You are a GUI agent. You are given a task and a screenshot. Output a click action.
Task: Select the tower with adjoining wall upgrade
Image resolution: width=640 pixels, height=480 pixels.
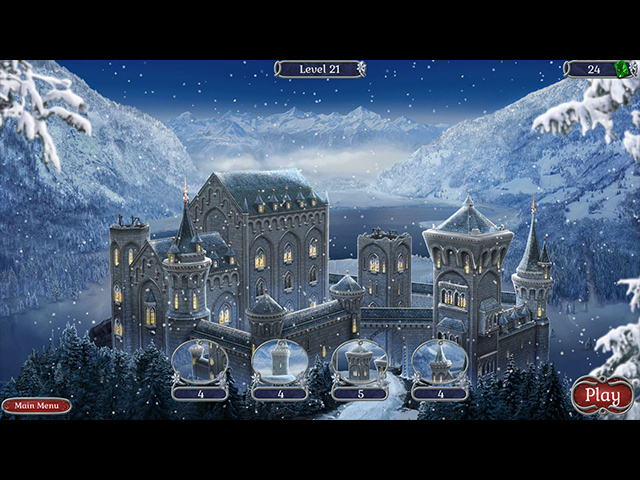tap(199, 362)
